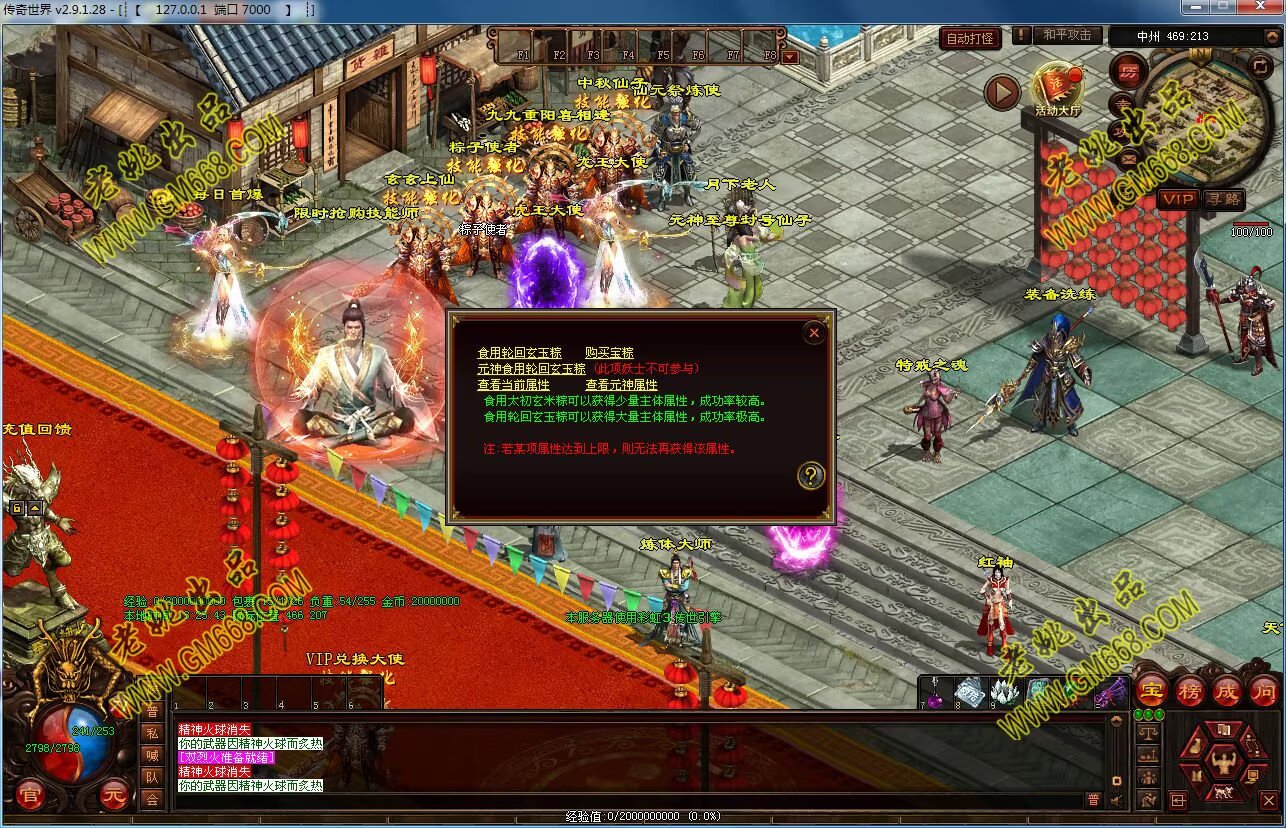Open the 宝 treasure shop button

click(1152, 691)
